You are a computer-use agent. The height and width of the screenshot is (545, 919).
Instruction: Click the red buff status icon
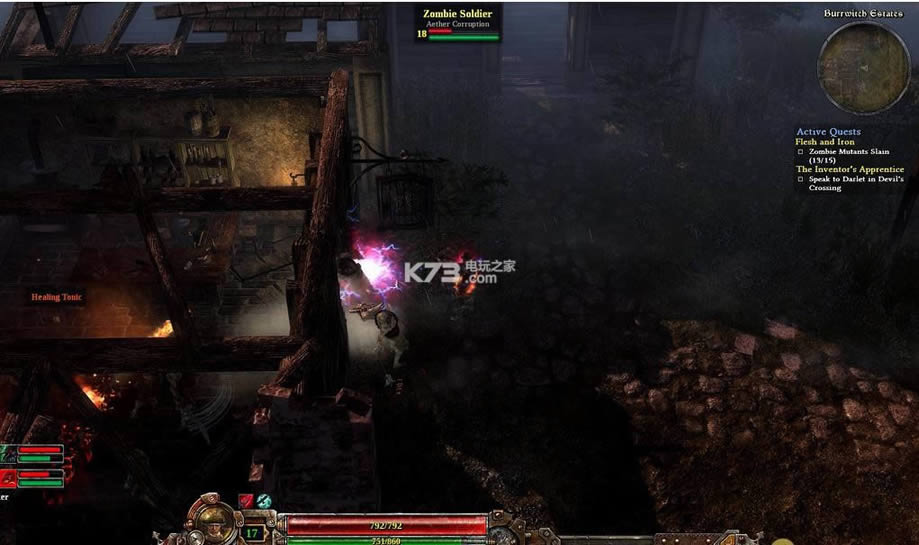(x=246, y=501)
